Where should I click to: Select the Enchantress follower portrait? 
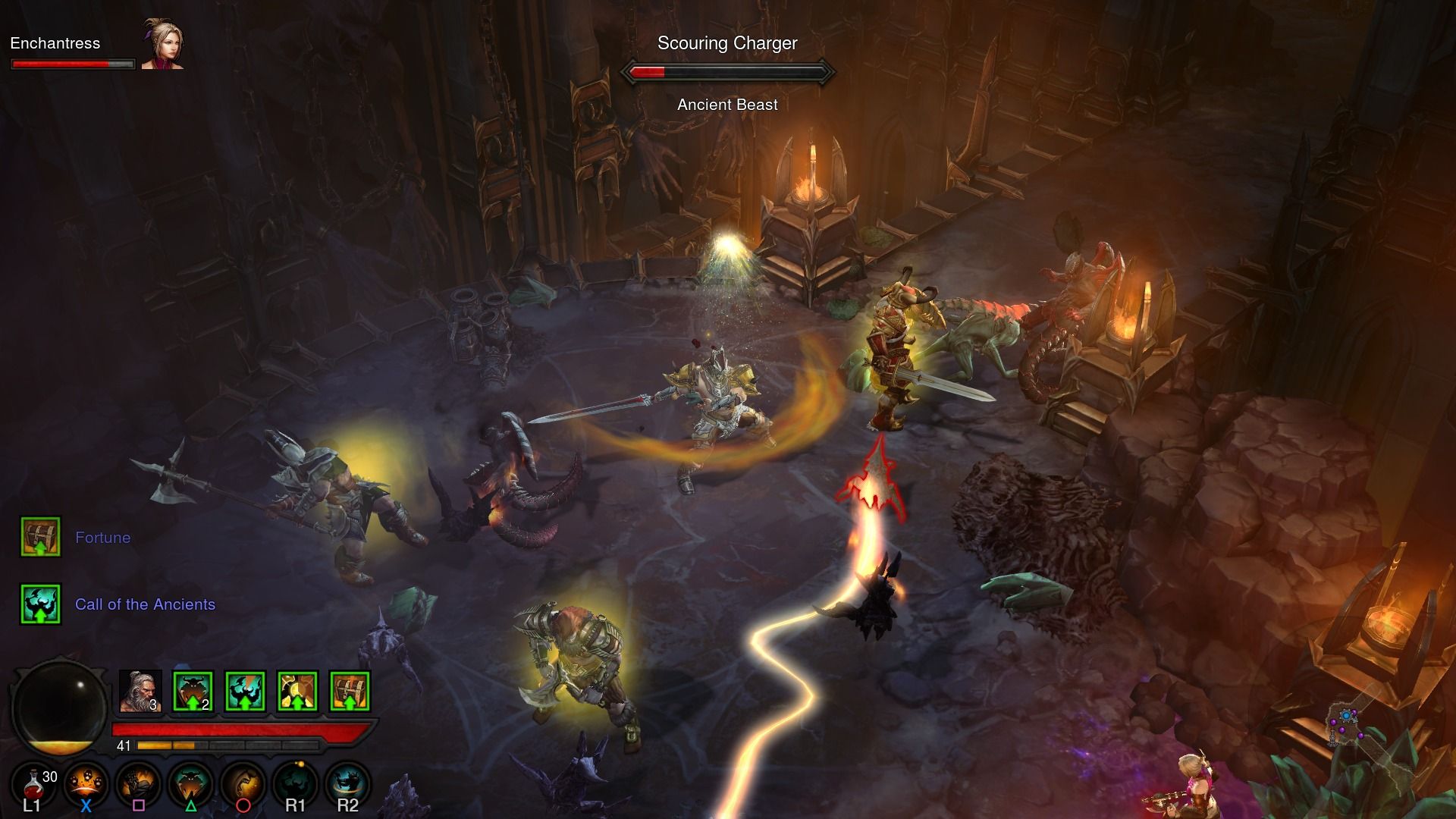pyautogui.click(x=162, y=44)
